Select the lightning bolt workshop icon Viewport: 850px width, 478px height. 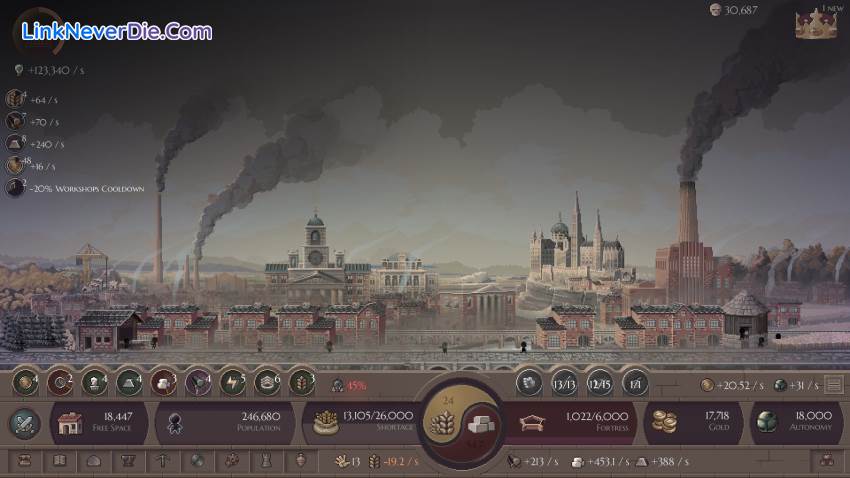(231, 382)
